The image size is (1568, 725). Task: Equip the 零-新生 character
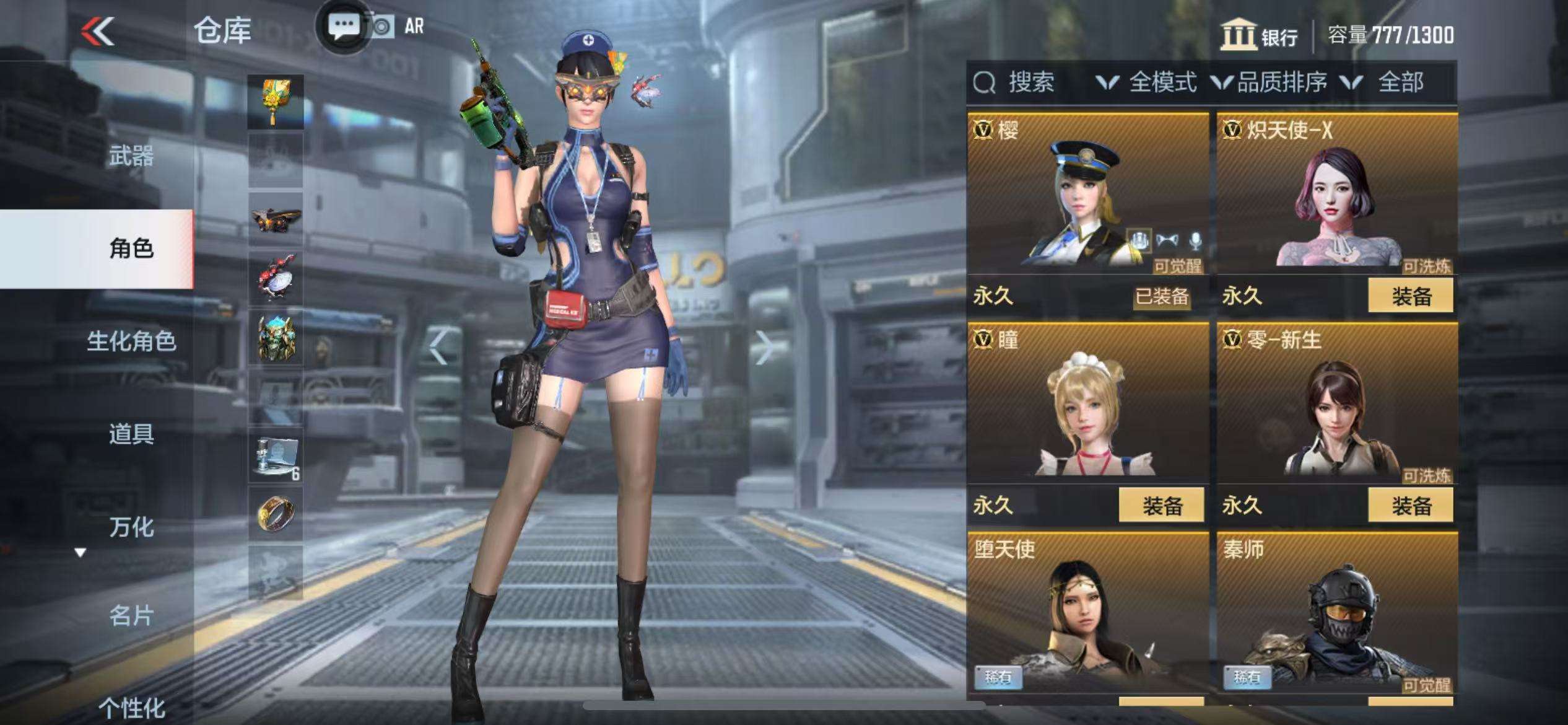1410,506
